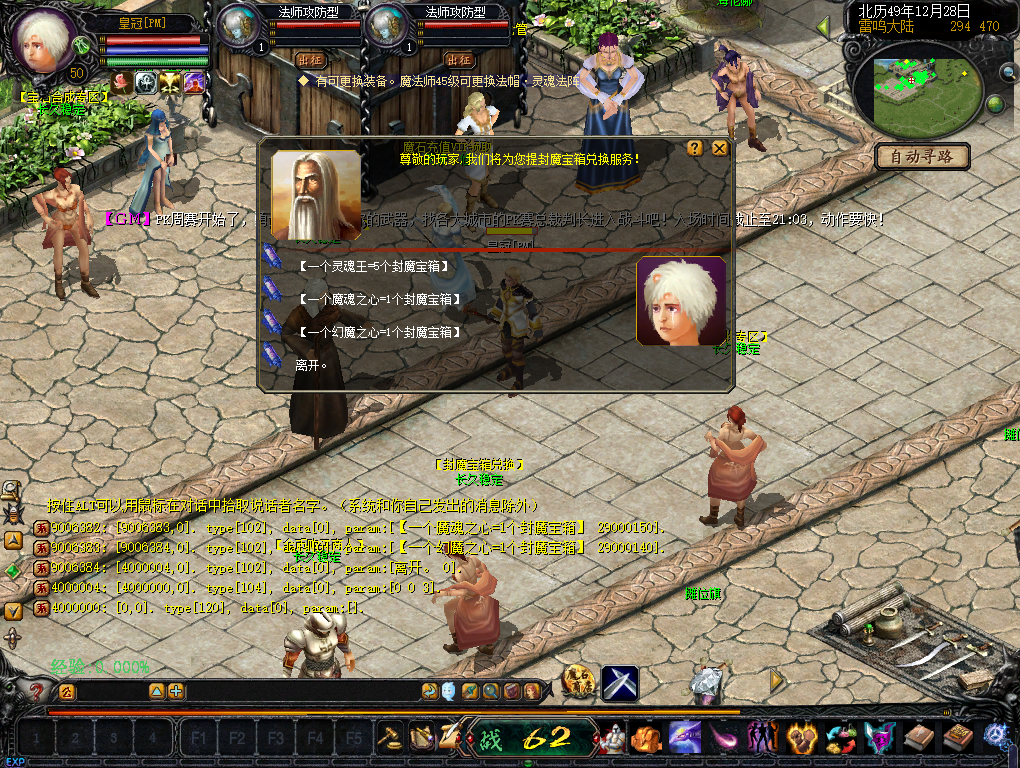The width and height of the screenshot is (1020, 768).
Task: Close the NPC exchange dialog
Action: point(719,148)
